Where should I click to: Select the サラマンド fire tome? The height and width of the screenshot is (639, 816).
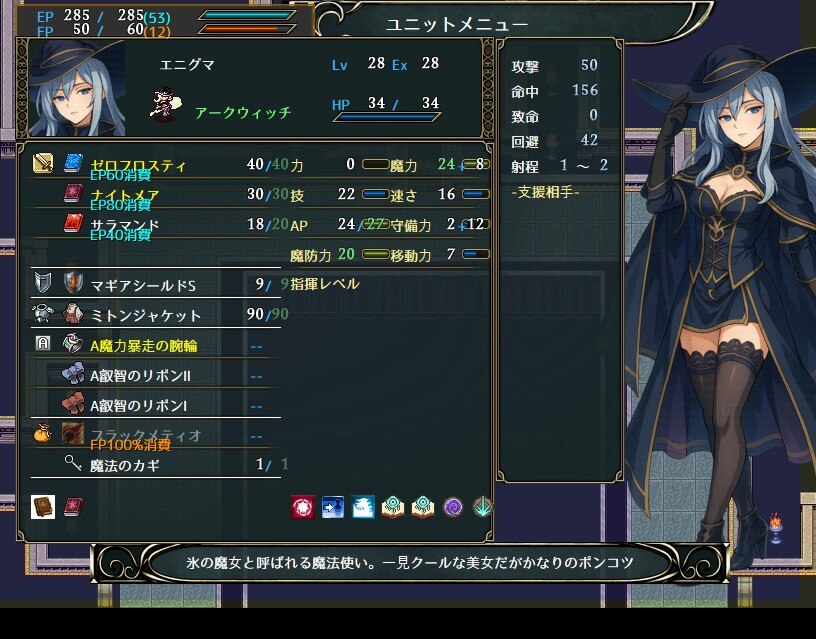click(x=124, y=224)
